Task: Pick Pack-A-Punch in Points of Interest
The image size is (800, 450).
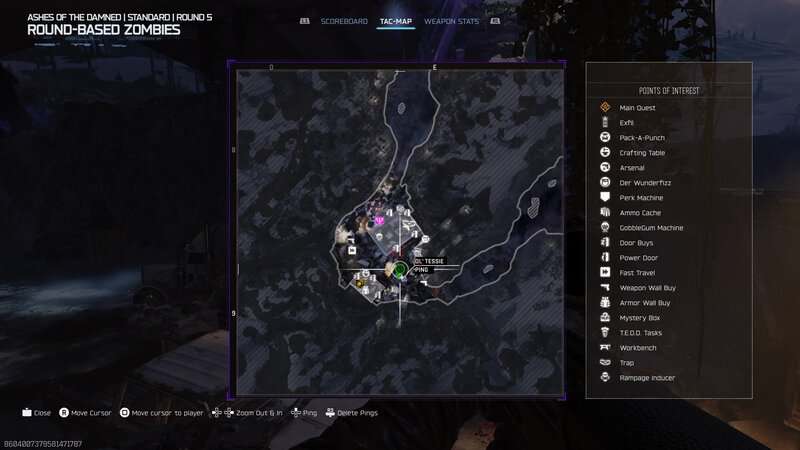Action: (x=641, y=137)
